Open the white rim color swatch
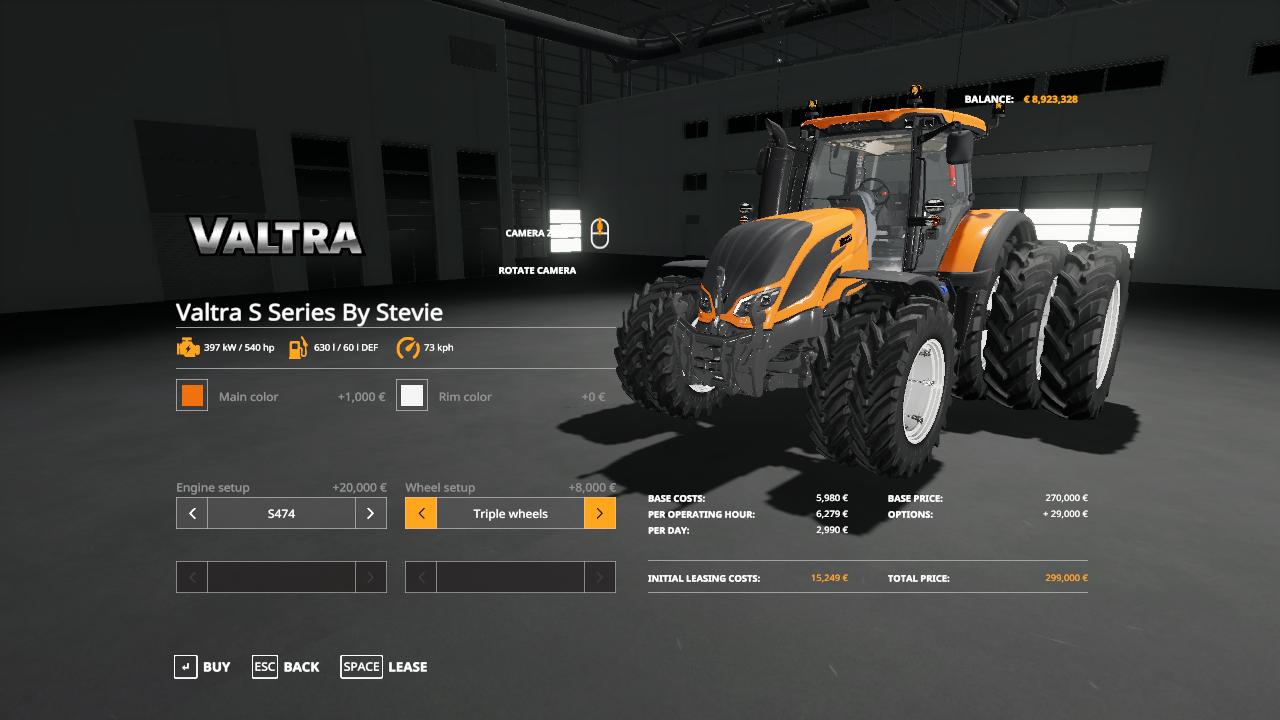This screenshot has height=720, width=1280. [412, 396]
